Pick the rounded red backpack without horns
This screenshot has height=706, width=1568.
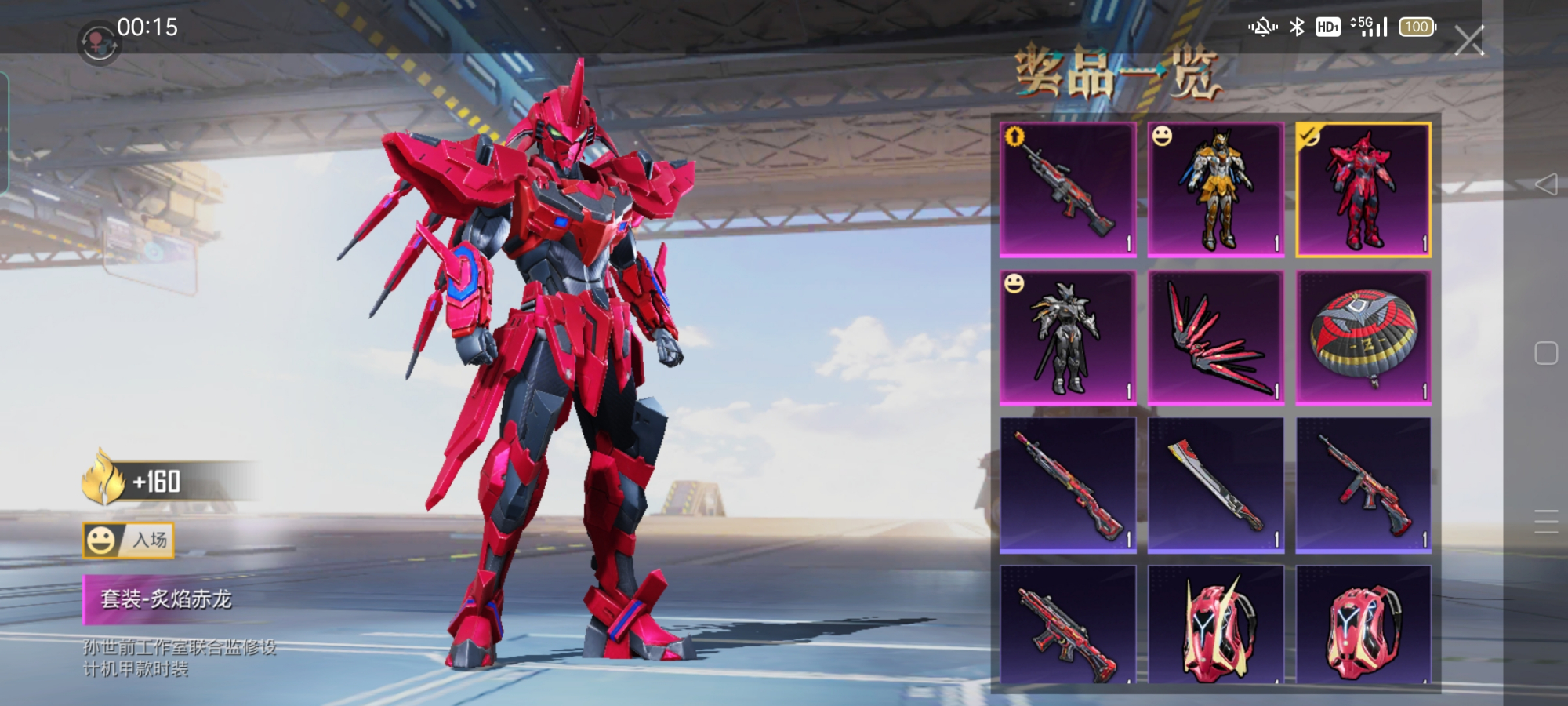pyautogui.click(x=1363, y=625)
